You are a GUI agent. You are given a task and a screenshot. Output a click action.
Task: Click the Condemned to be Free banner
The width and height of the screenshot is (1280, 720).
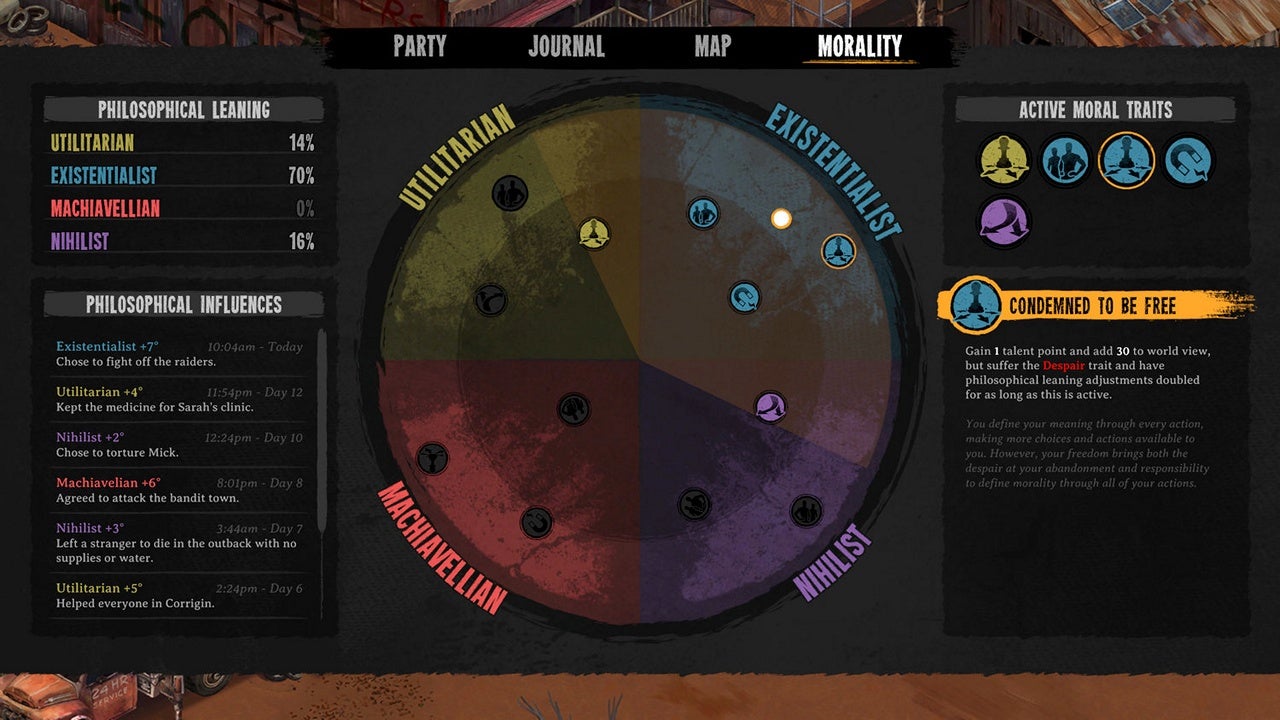1090,309
